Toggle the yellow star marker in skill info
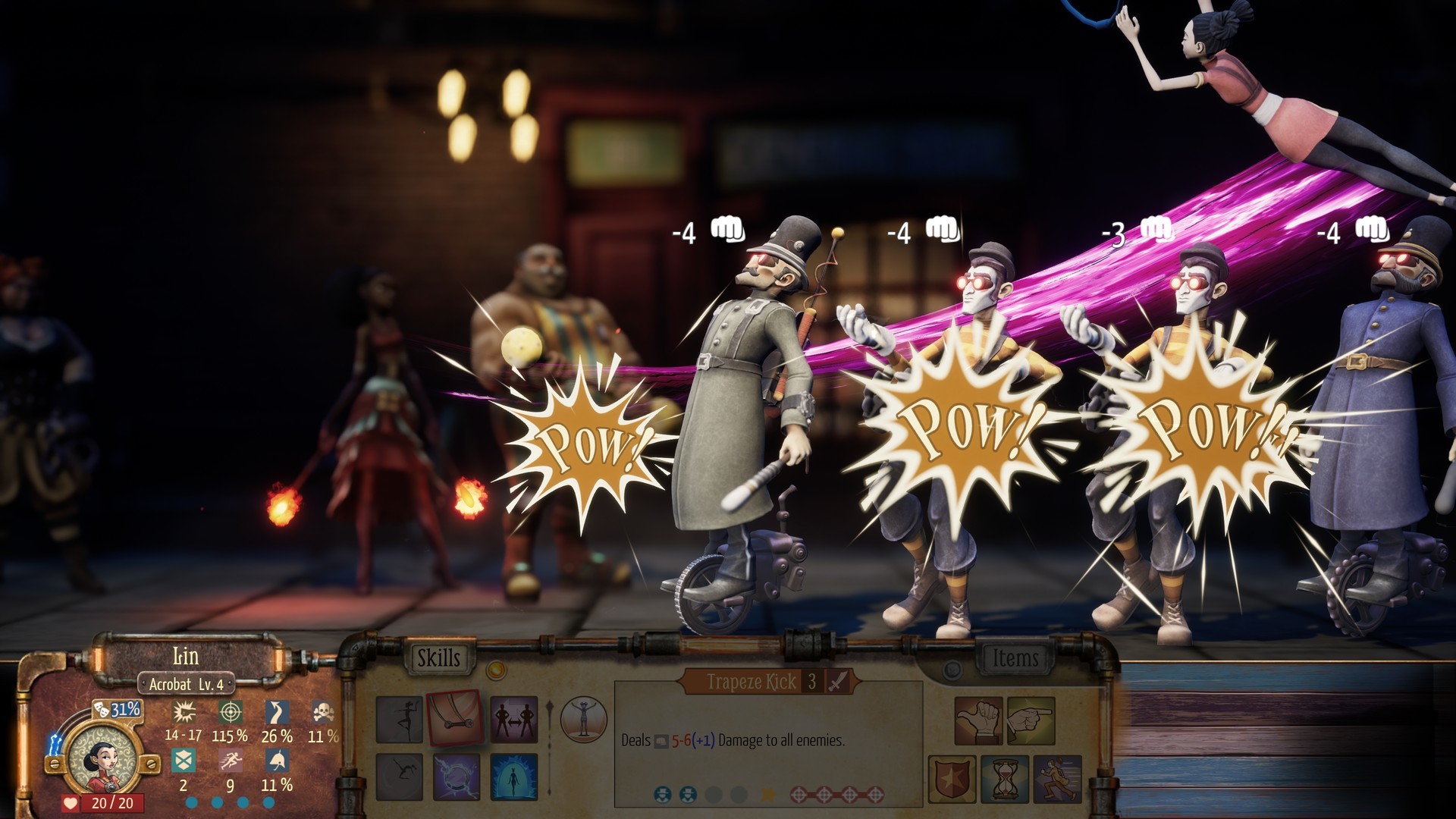Screen dimensions: 1456x819 click(x=770, y=795)
